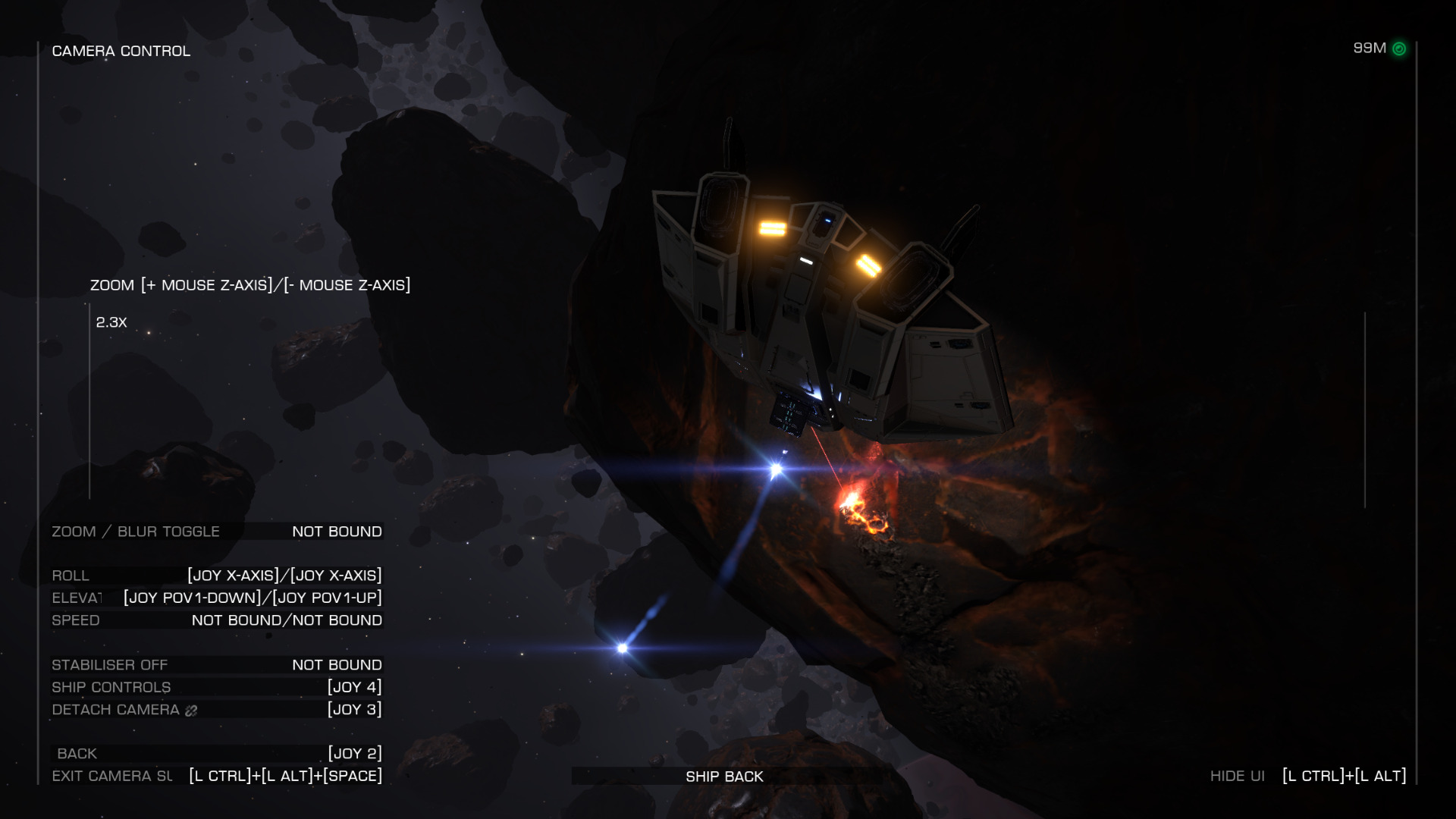Viewport: 1456px width, 819px height.
Task: Exit the camera suite
Action: click(217, 776)
